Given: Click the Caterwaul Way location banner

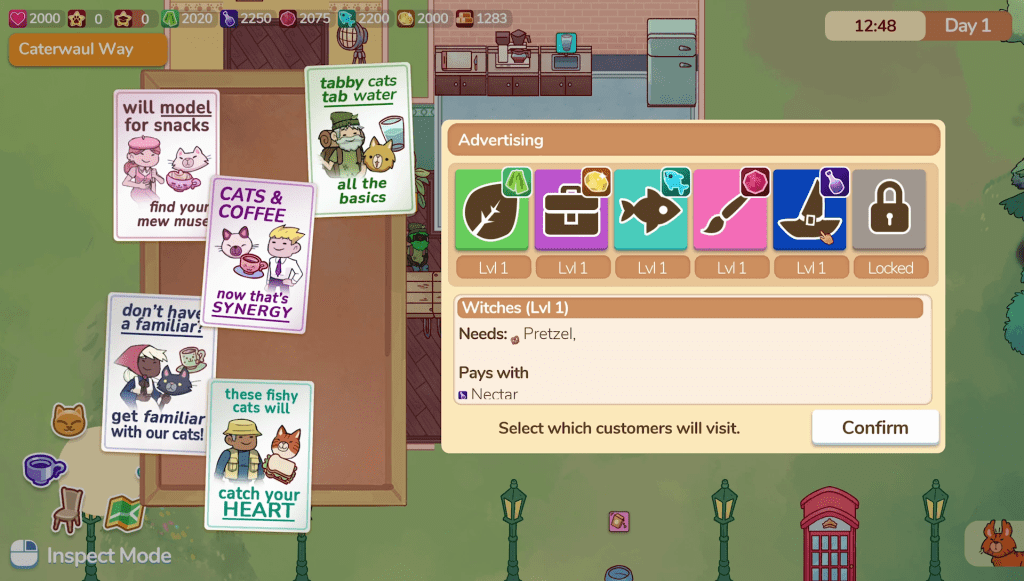Looking at the screenshot, I should [x=88, y=48].
